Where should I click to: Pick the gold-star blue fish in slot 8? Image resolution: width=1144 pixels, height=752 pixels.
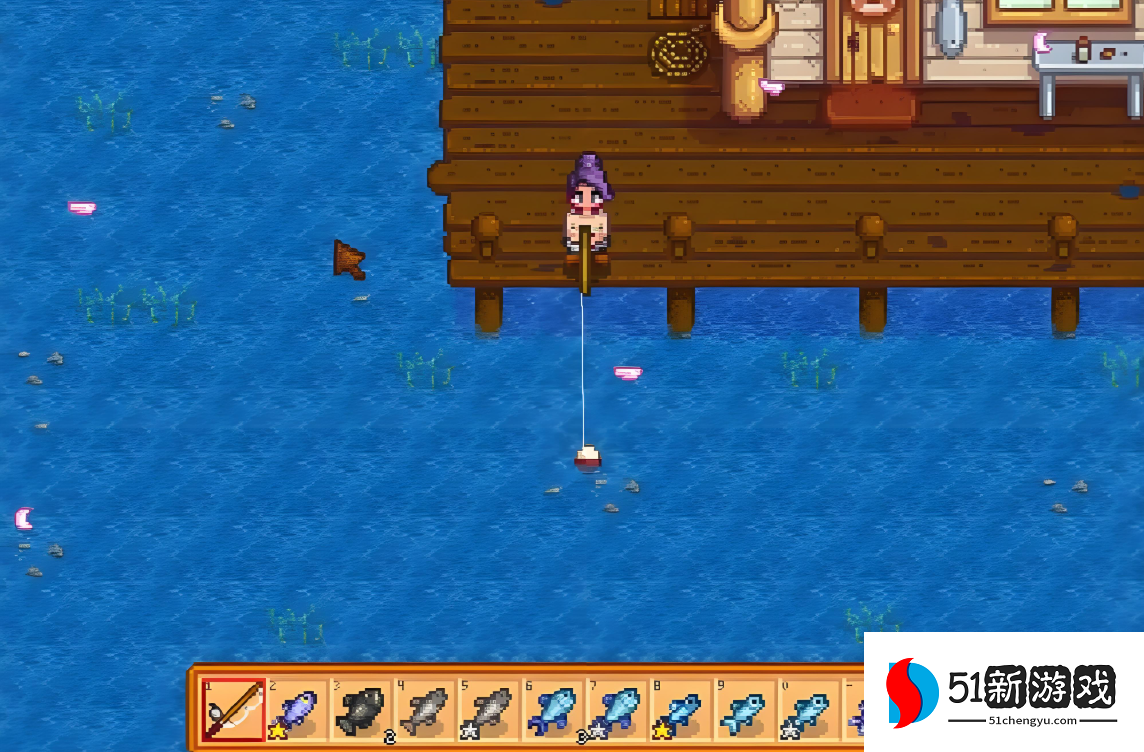pyautogui.click(x=681, y=711)
